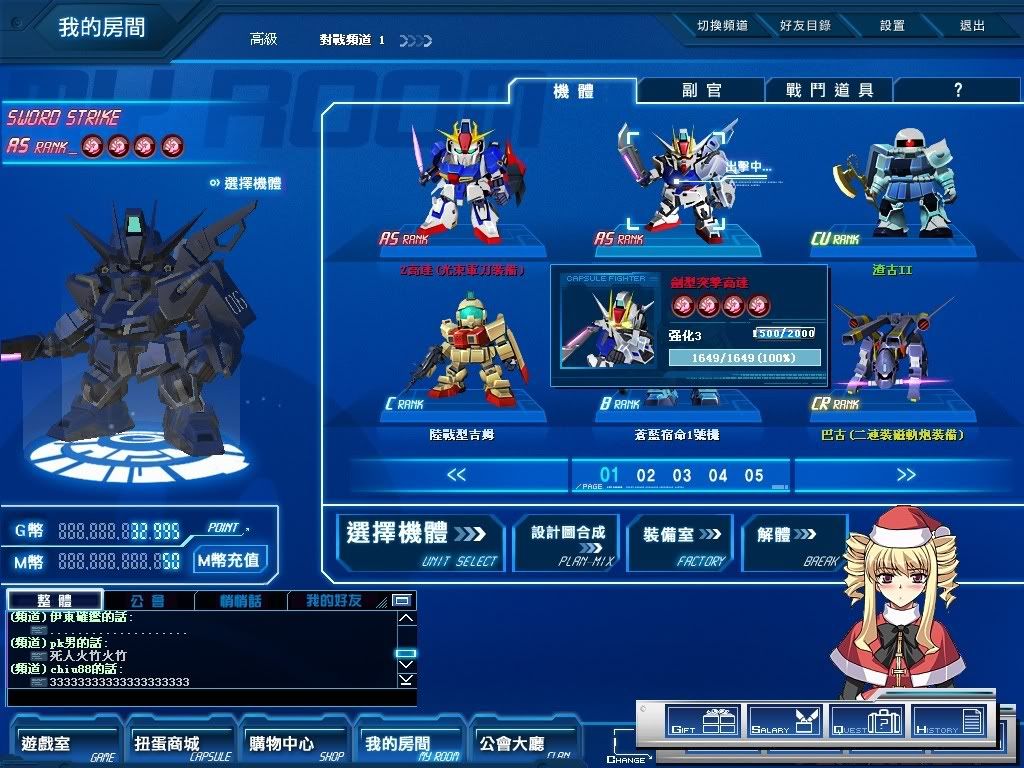The height and width of the screenshot is (768, 1024).
Task: Open the 切換頻道 channel switch button
Action: tap(722, 26)
